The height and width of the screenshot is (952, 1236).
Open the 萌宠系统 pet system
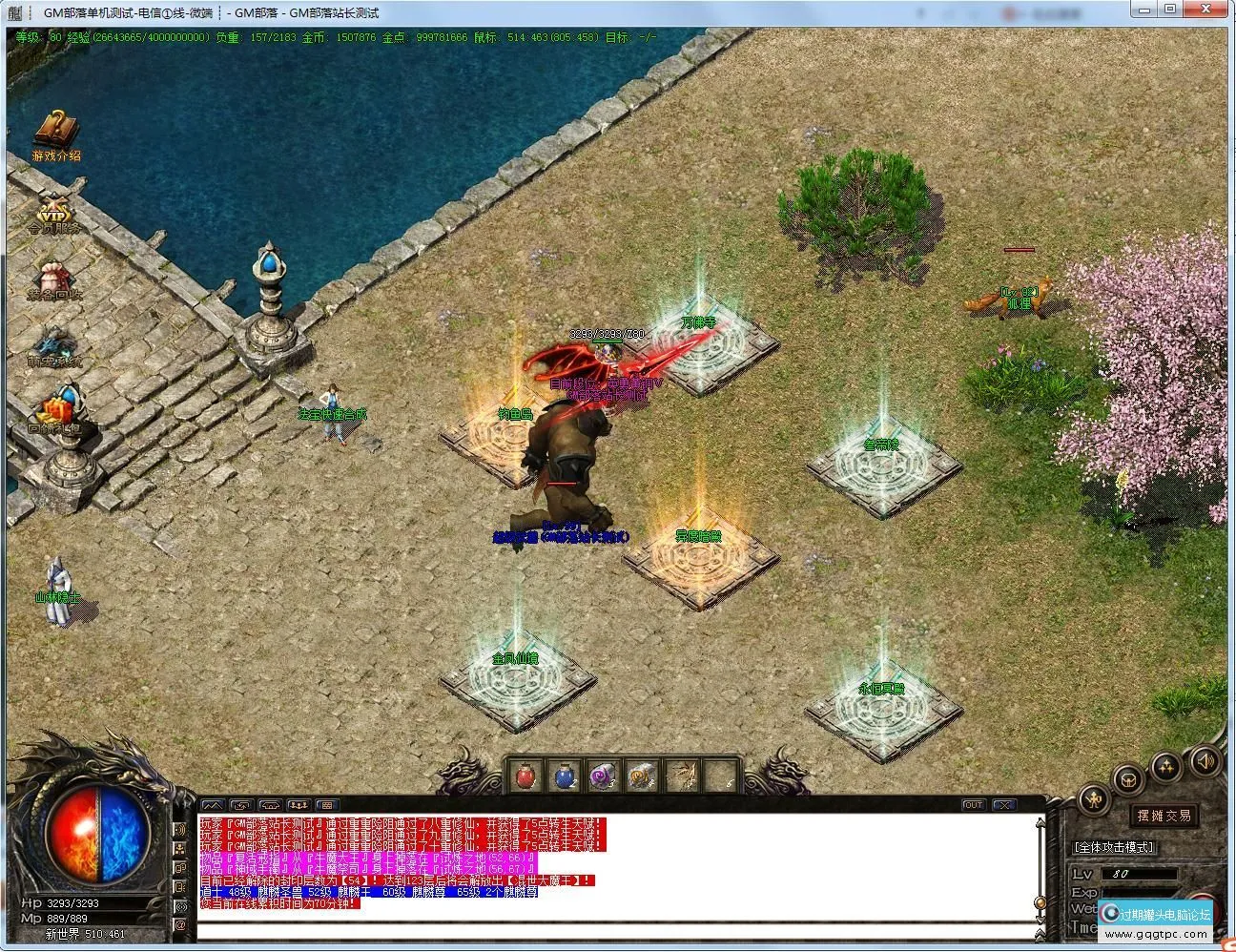click(x=54, y=342)
